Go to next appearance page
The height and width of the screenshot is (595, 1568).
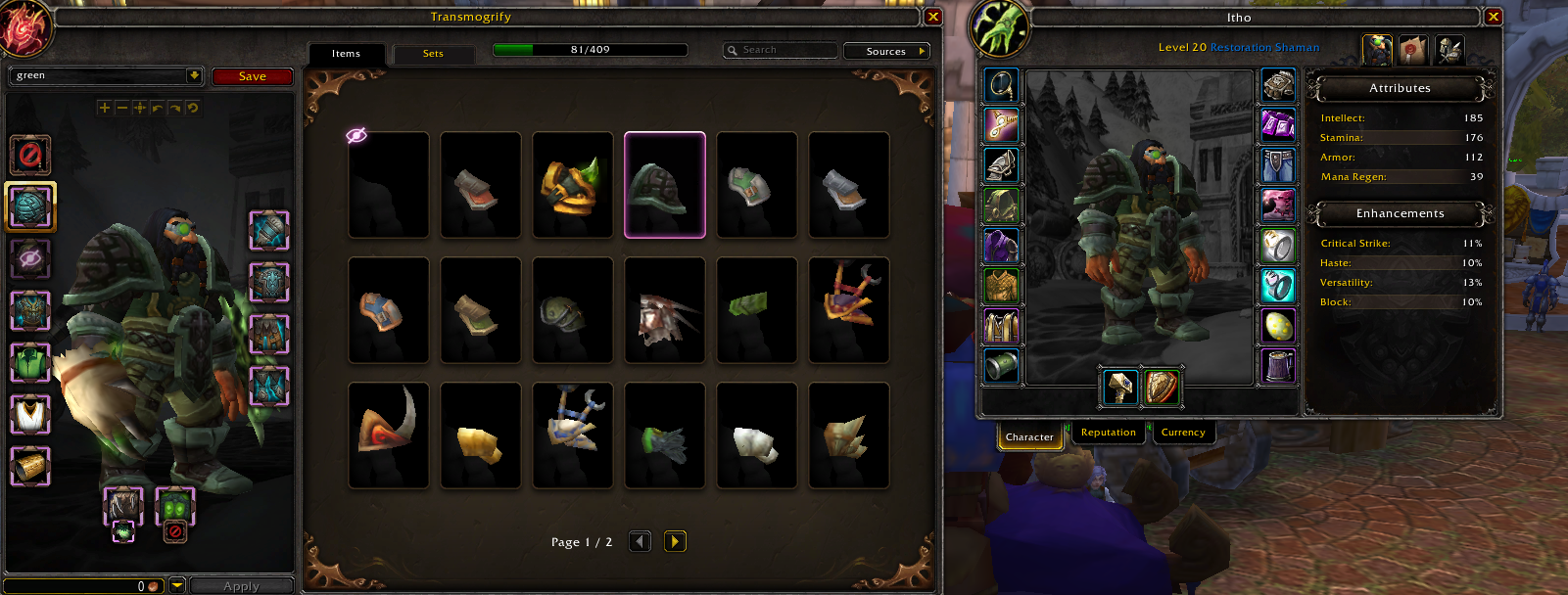[675, 541]
